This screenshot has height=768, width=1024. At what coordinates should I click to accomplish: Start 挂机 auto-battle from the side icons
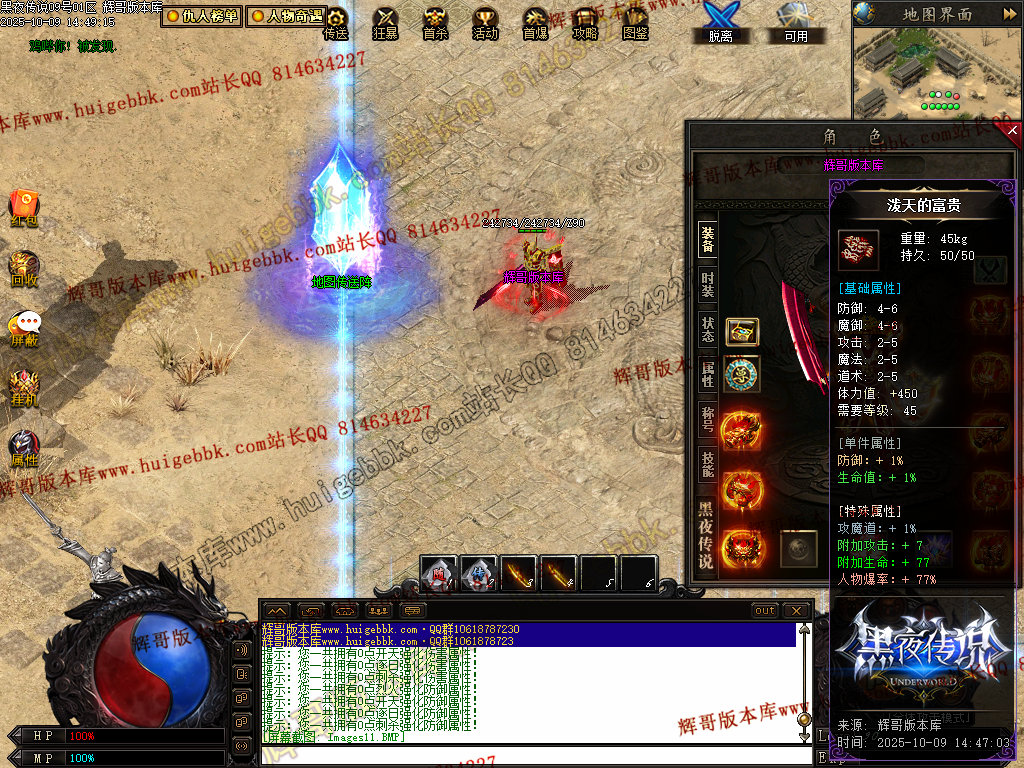click(x=24, y=387)
